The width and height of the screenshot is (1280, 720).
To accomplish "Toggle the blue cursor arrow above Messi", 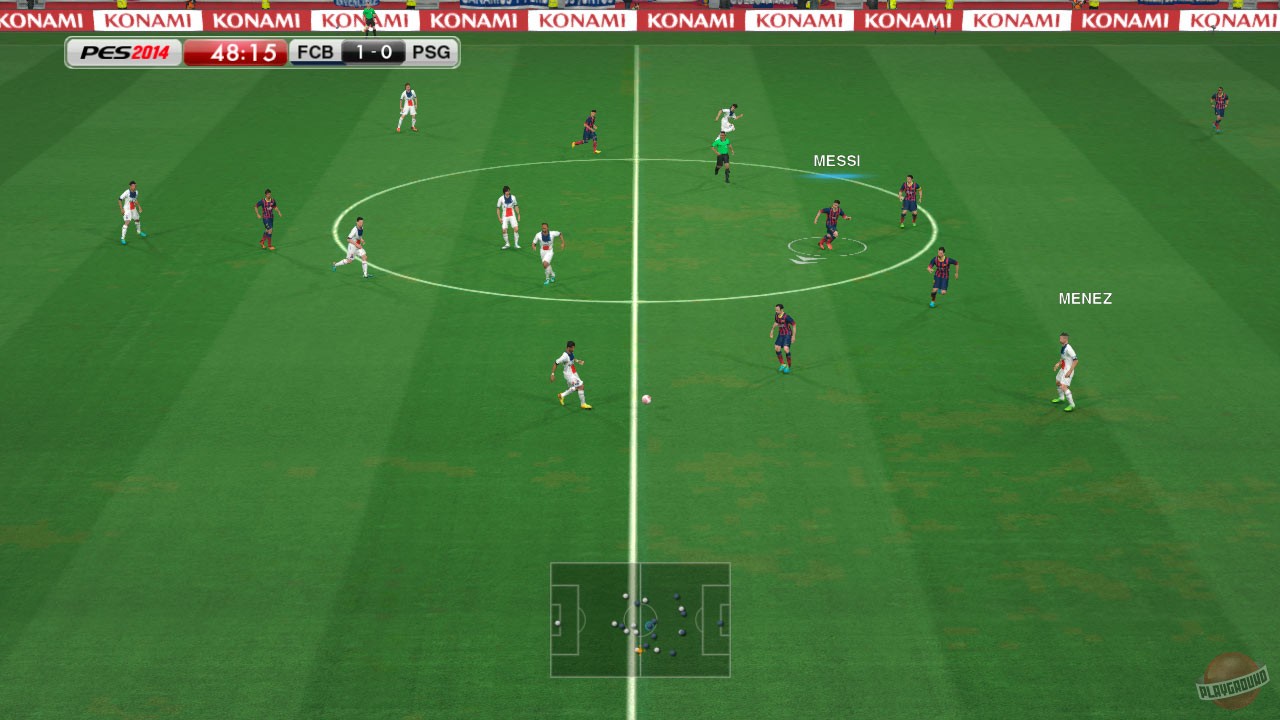I will tap(836, 174).
